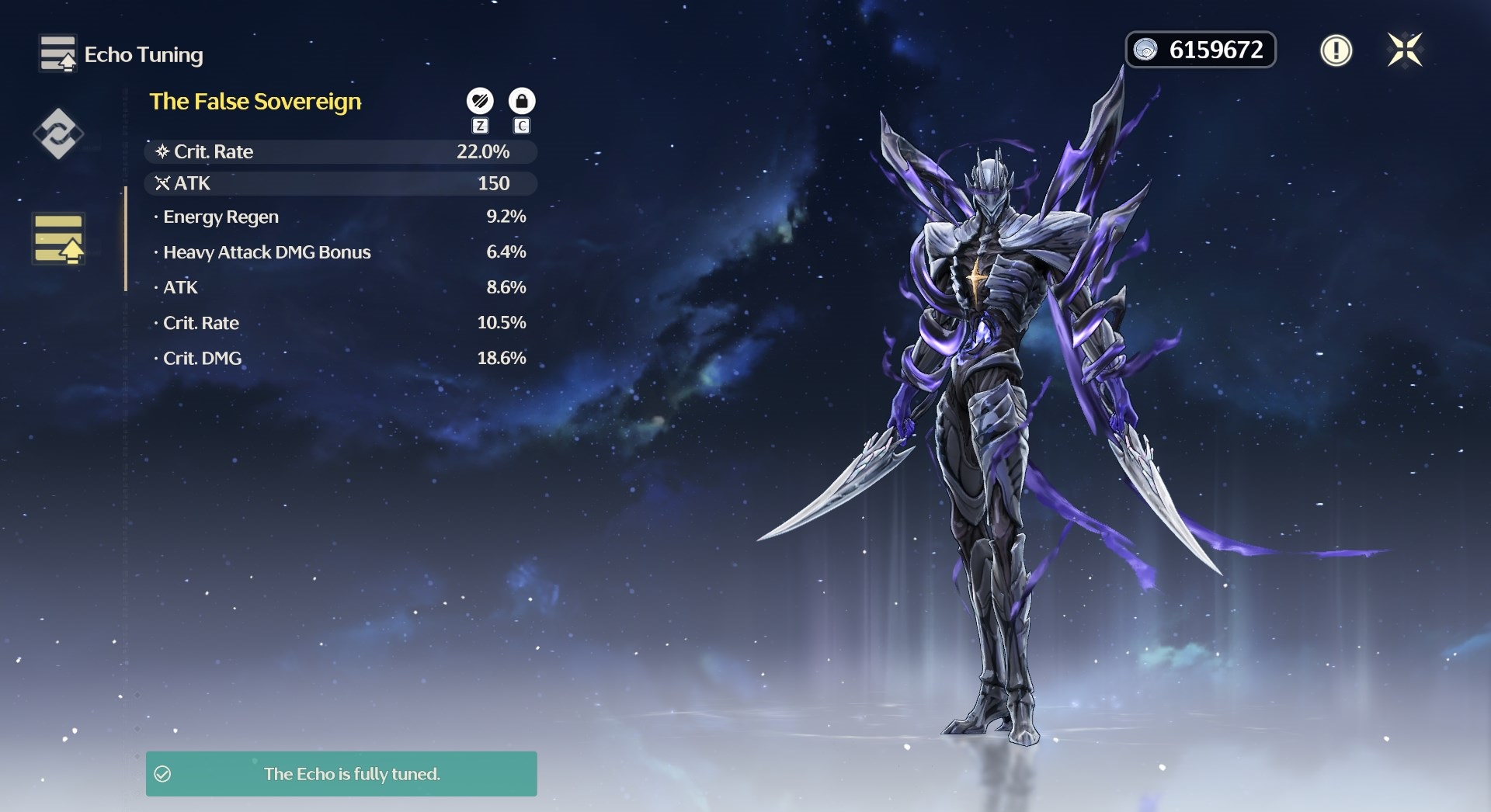Click the shell credit currency counter

click(x=1201, y=50)
